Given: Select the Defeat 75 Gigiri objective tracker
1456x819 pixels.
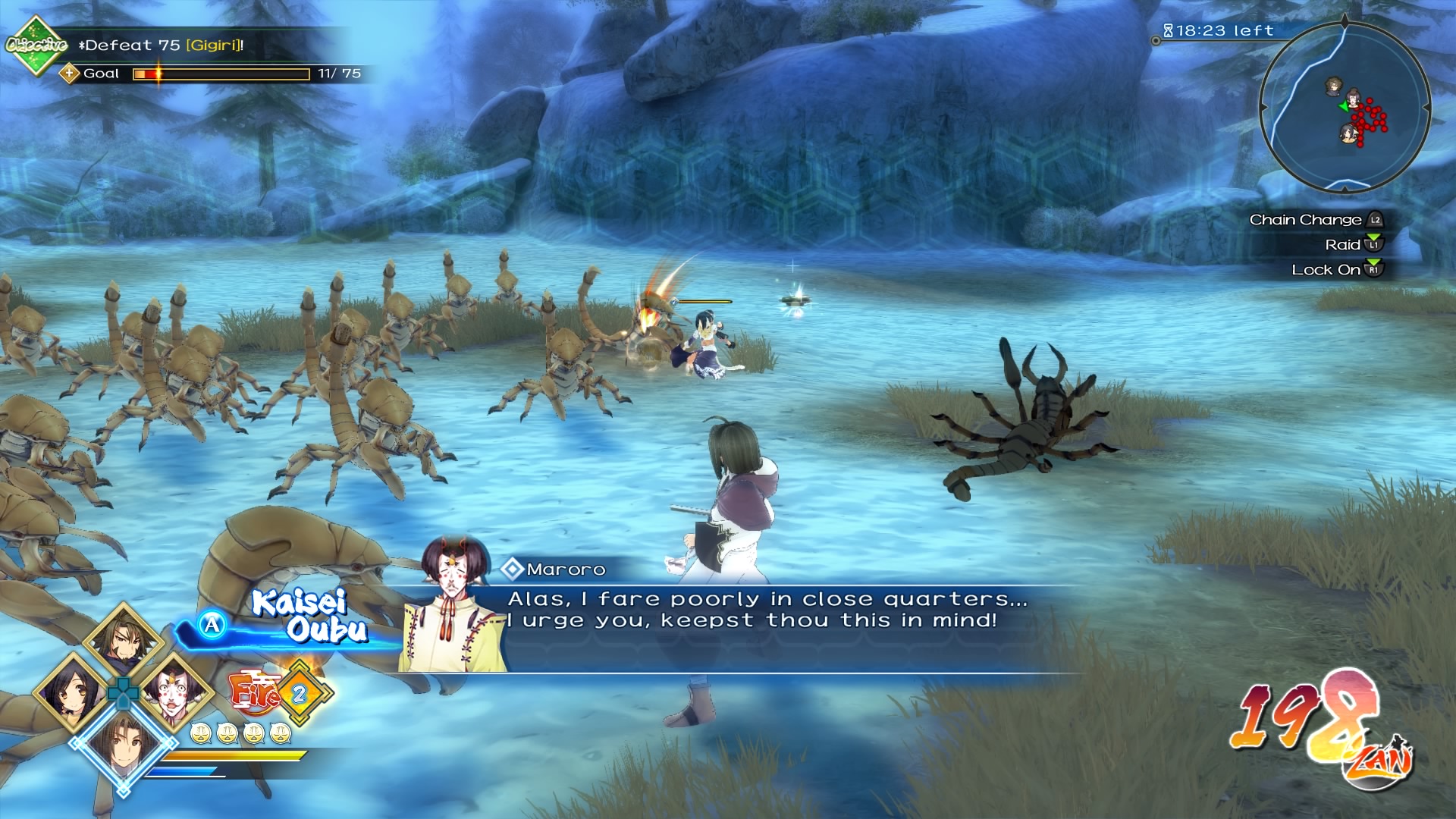Looking at the screenshot, I should pos(163,45).
